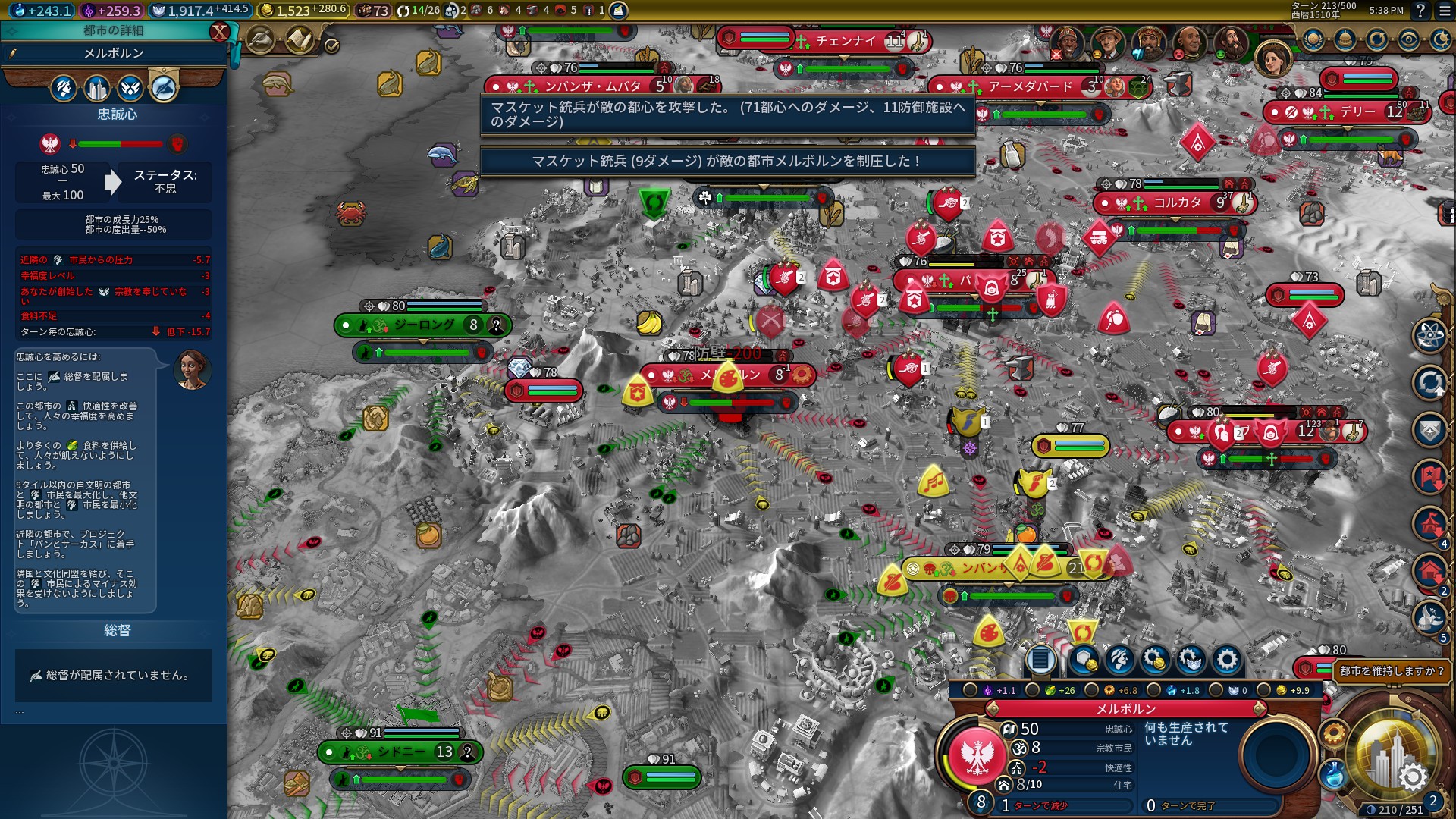Buy production with gold gear-and-coin button

pos(1155,660)
